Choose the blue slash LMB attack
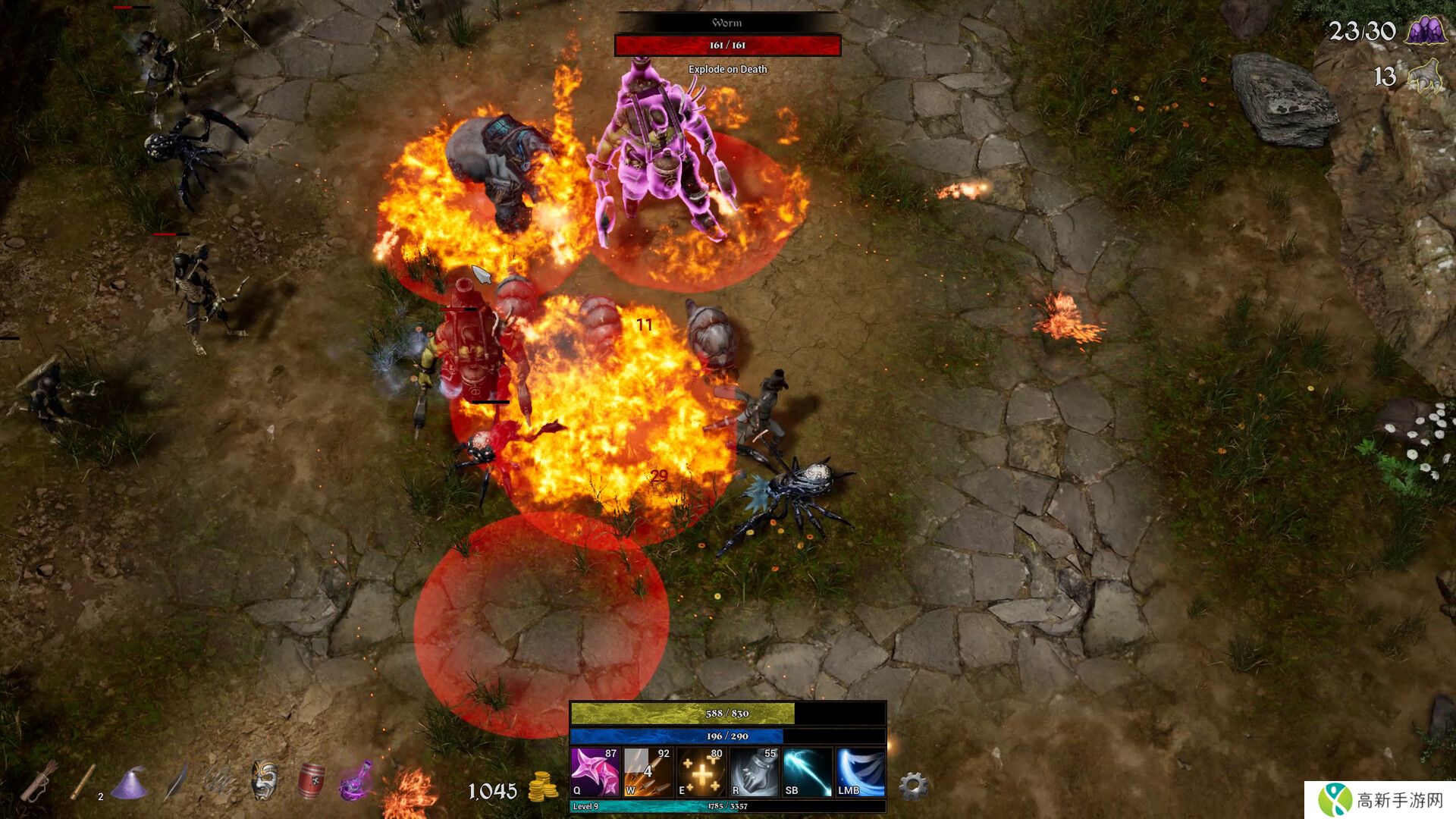 tap(861, 772)
